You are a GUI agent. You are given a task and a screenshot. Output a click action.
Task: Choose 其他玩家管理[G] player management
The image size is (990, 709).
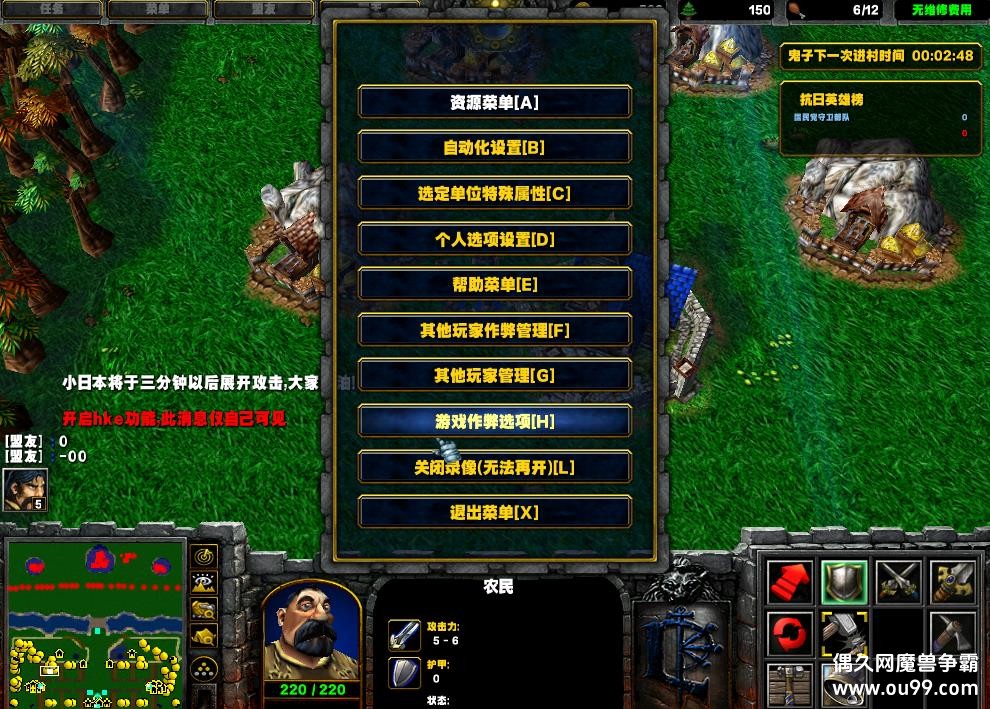494,376
